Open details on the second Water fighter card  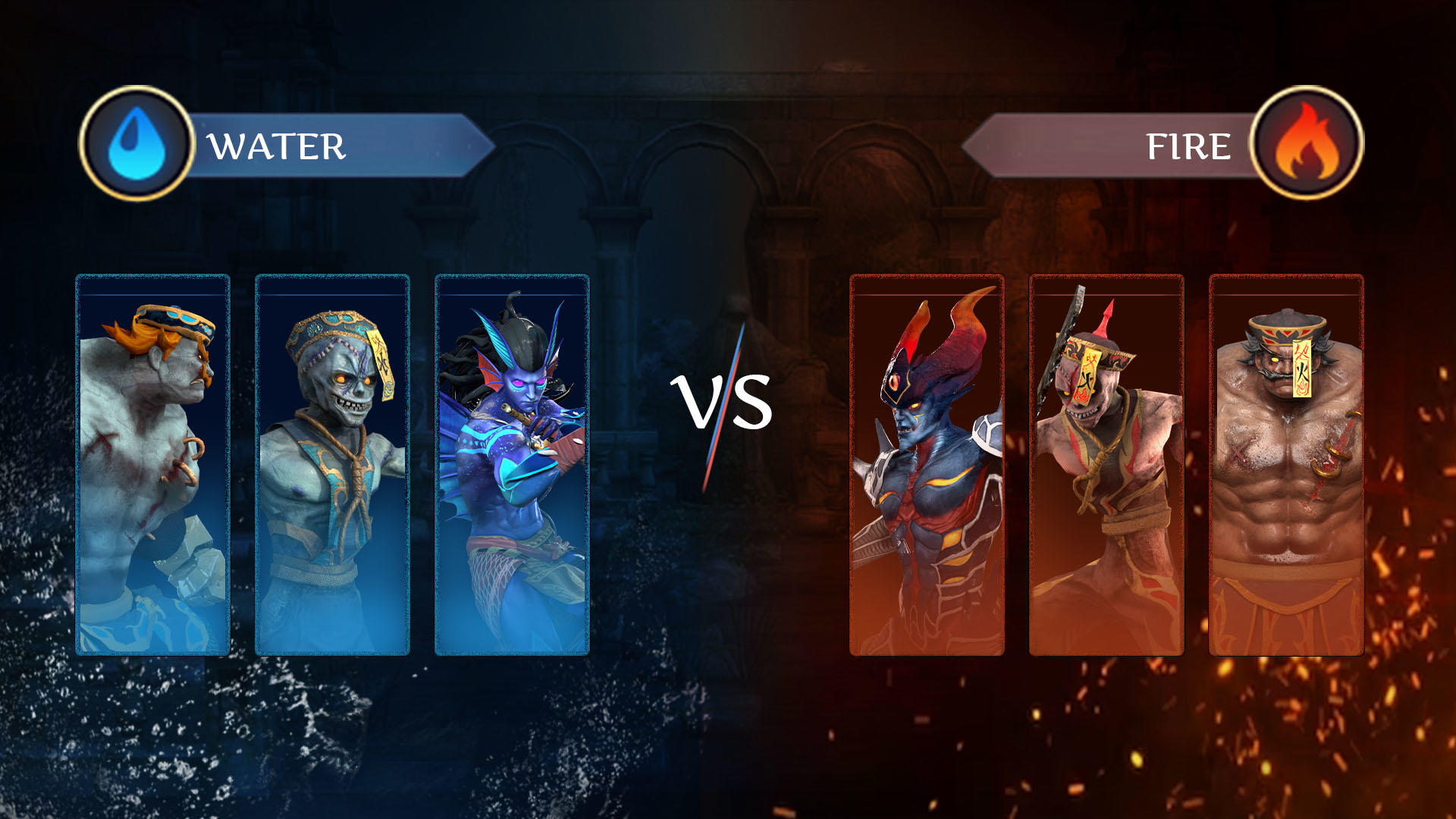click(x=331, y=463)
